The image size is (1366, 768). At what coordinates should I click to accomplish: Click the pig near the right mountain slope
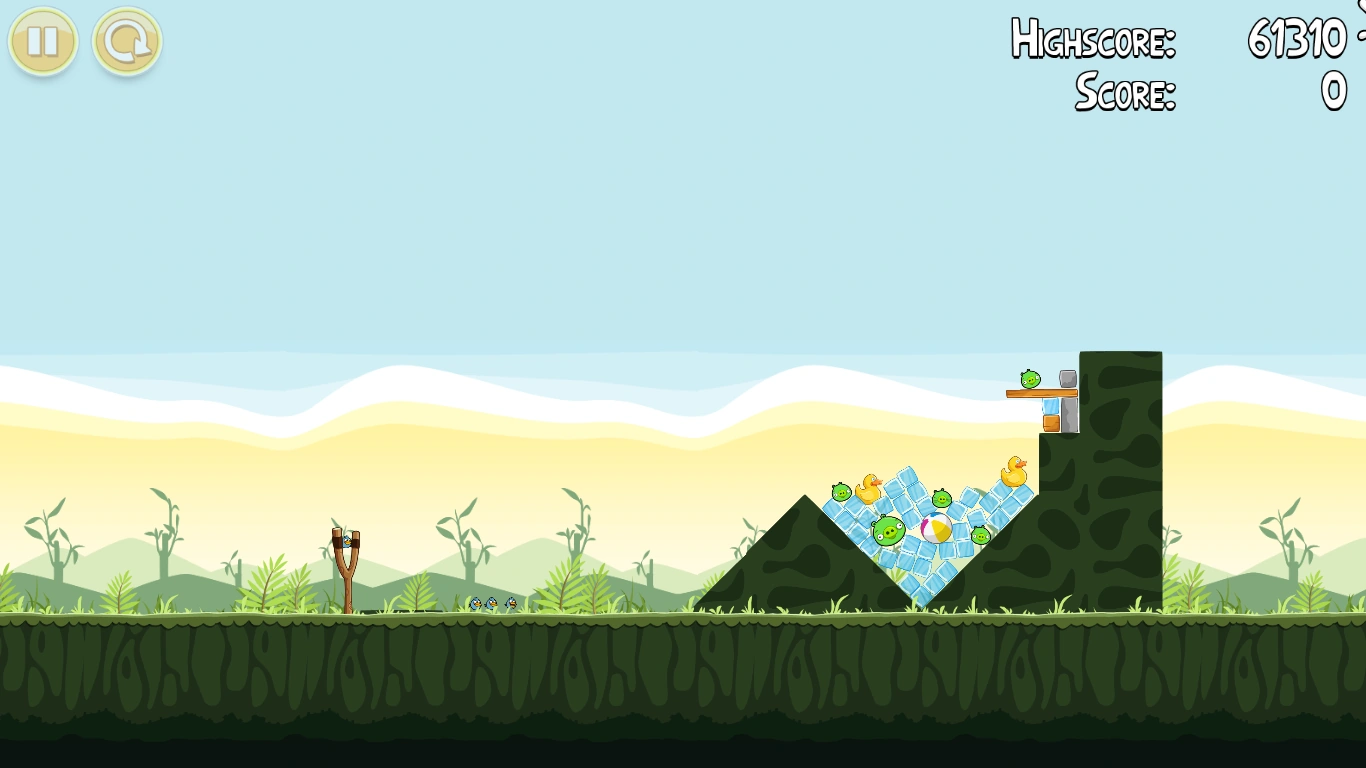click(x=980, y=535)
